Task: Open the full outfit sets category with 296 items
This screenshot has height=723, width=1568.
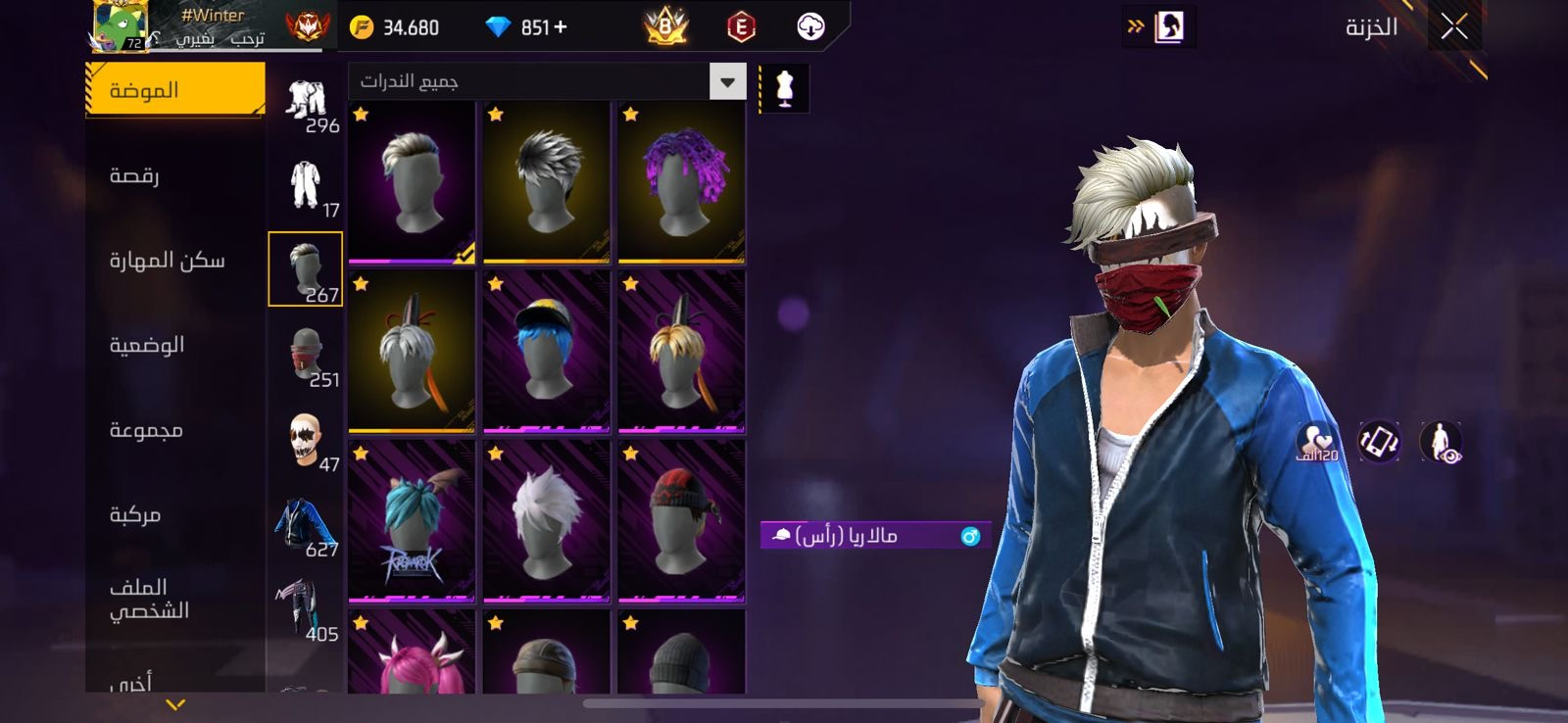Action: [x=306, y=101]
